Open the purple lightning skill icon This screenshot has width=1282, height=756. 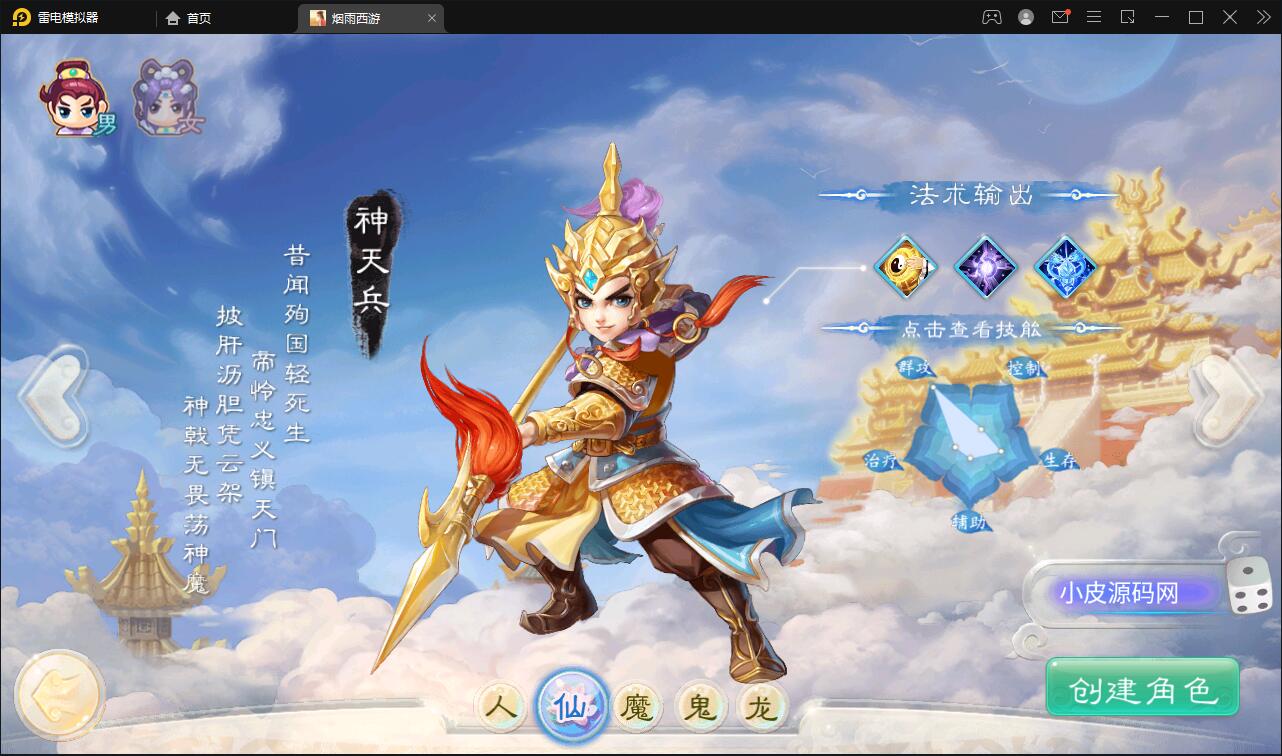click(x=987, y=267)
